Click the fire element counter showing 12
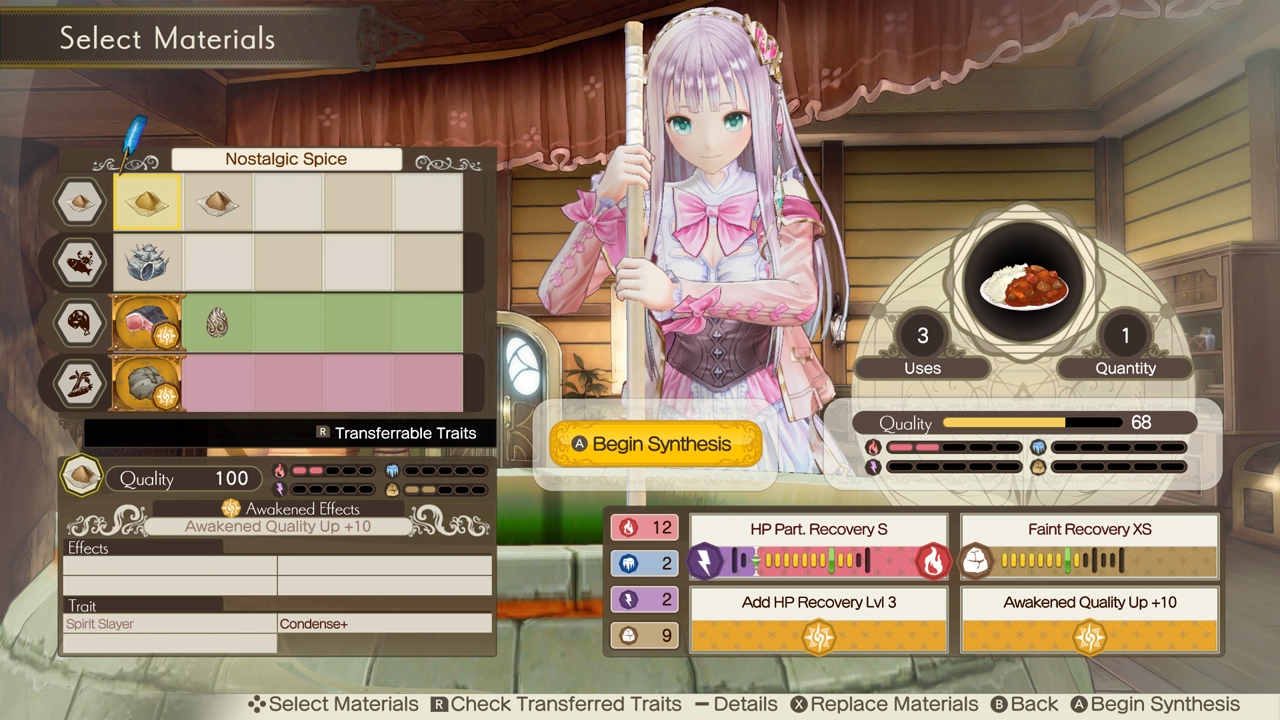The width and height of the screenshot is (1280, 720). [x=644, y=528]
